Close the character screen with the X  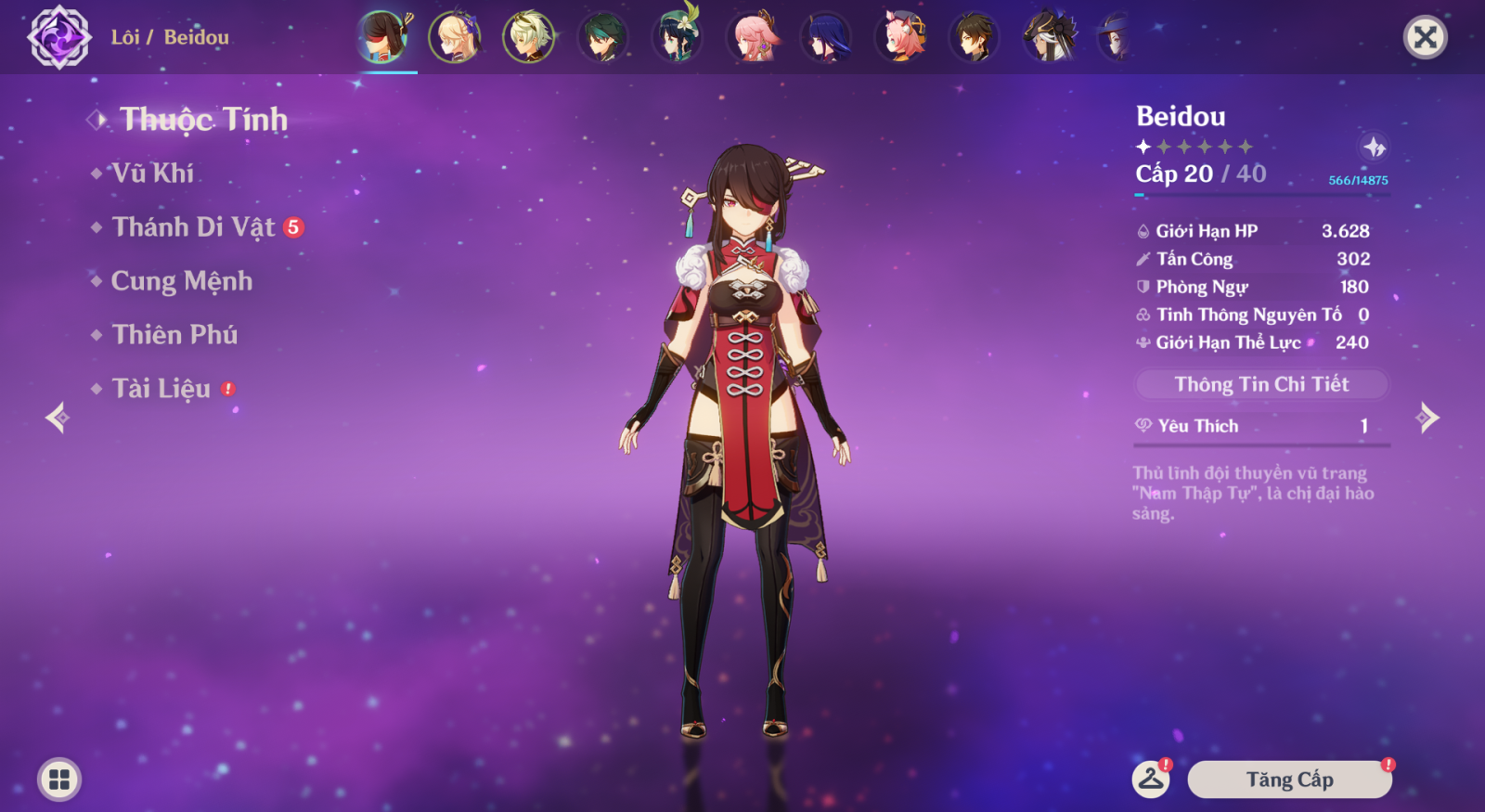1425,37
